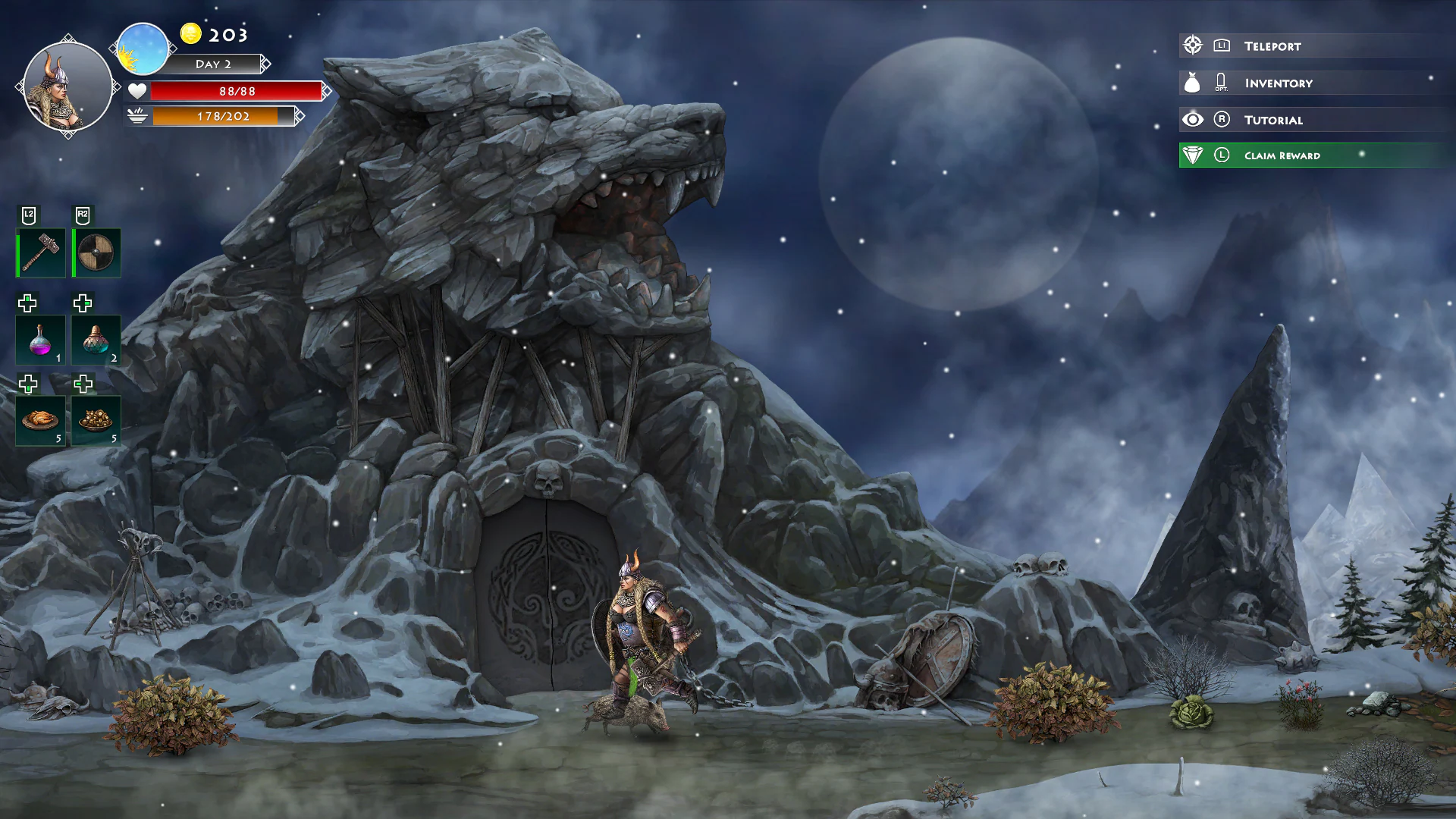
Task: Eat the roasted chicken from the quickslot
Action: point(39,420)
